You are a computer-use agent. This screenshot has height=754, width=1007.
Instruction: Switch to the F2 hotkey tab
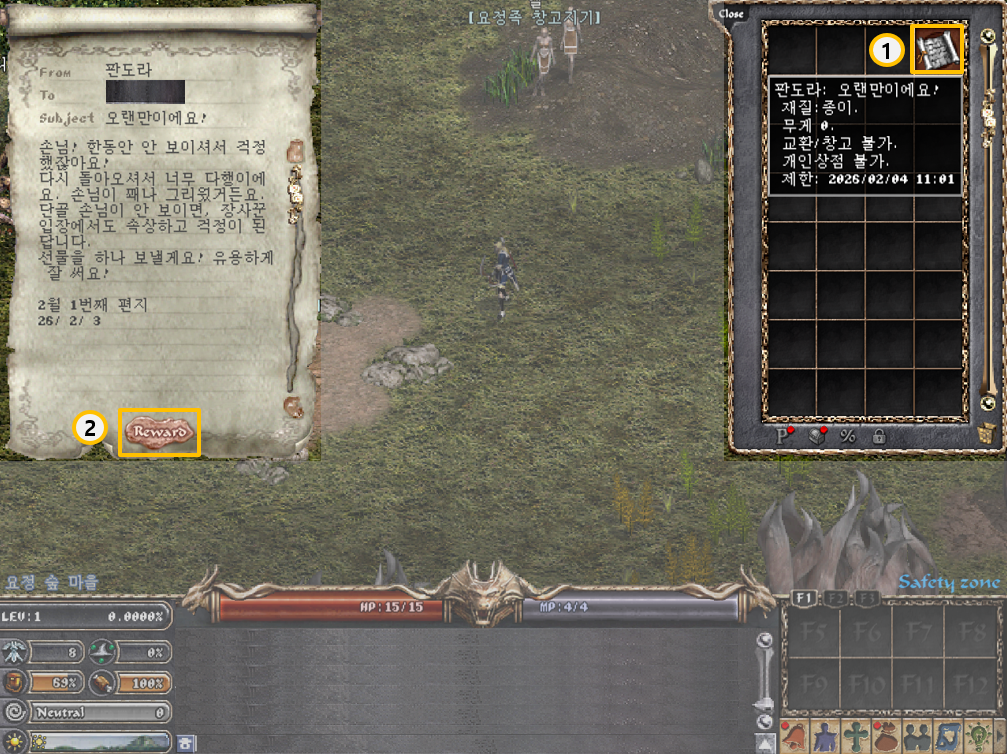tap(834, 598)
